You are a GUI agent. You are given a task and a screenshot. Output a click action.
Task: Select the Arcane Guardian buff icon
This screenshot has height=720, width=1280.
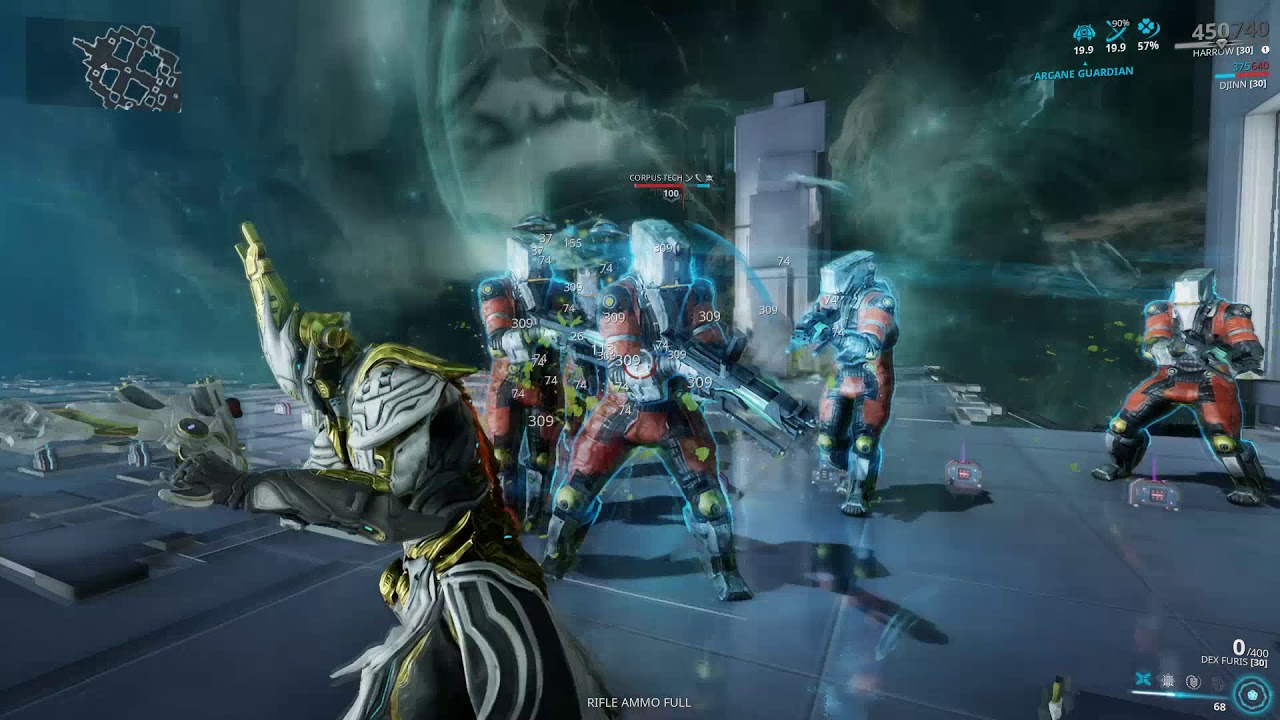point(1084,32)
